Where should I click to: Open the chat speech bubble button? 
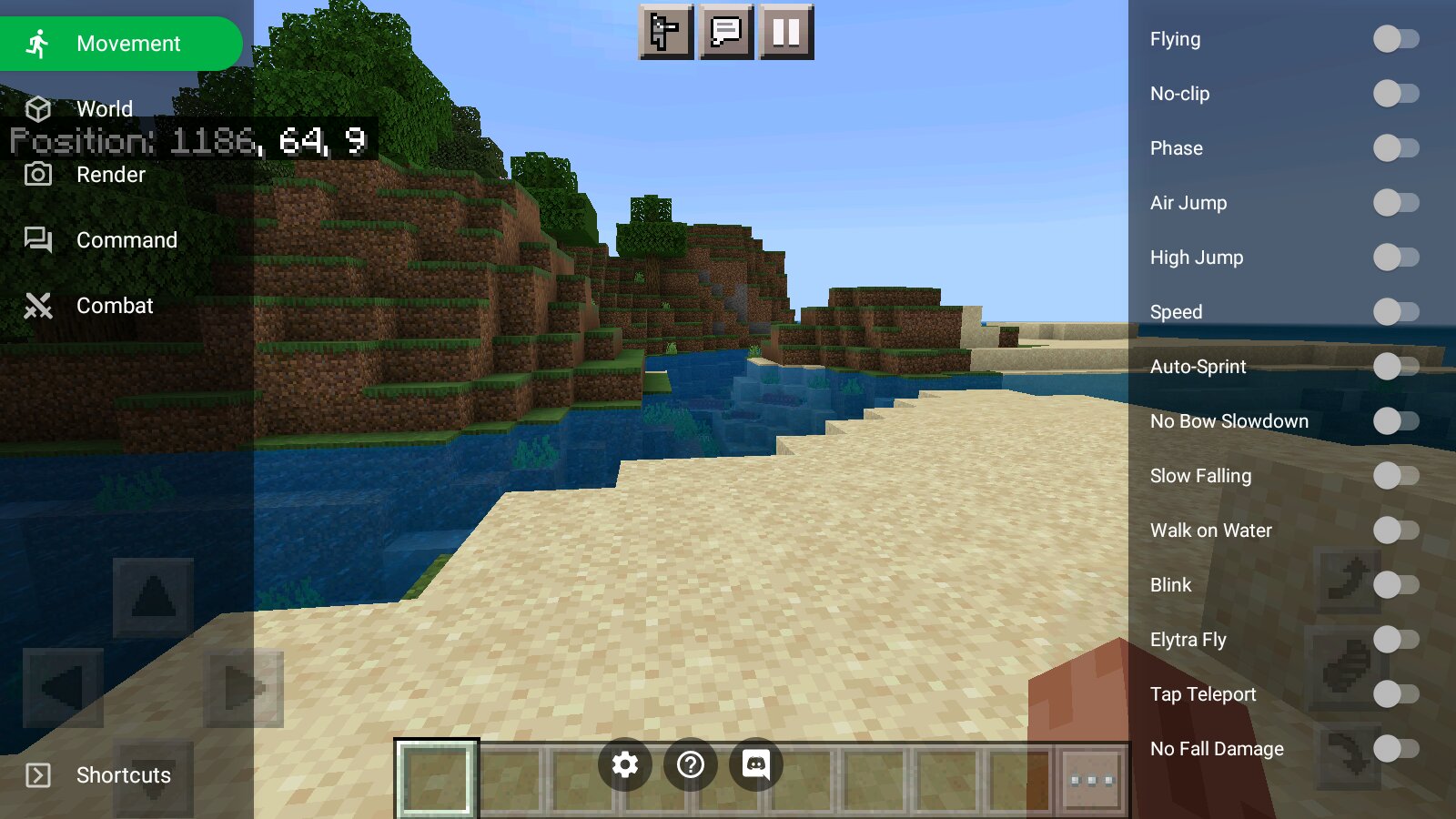click(726, 33)
